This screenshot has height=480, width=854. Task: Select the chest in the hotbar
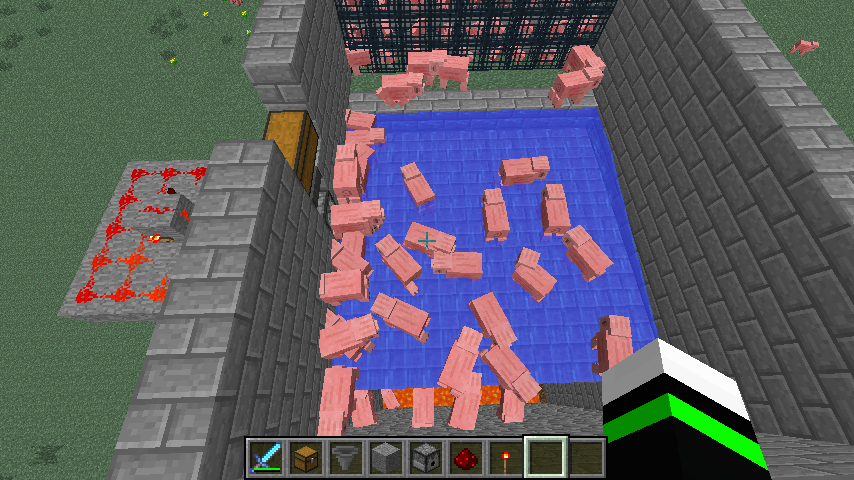(x=306, y=458)
